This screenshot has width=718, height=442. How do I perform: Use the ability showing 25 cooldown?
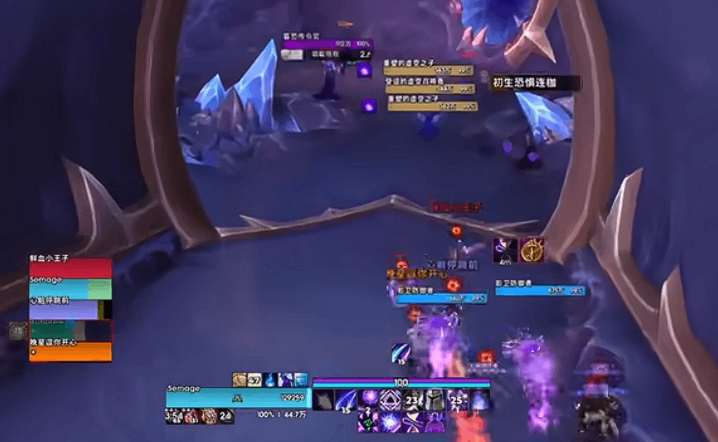[x=458, y=400]
